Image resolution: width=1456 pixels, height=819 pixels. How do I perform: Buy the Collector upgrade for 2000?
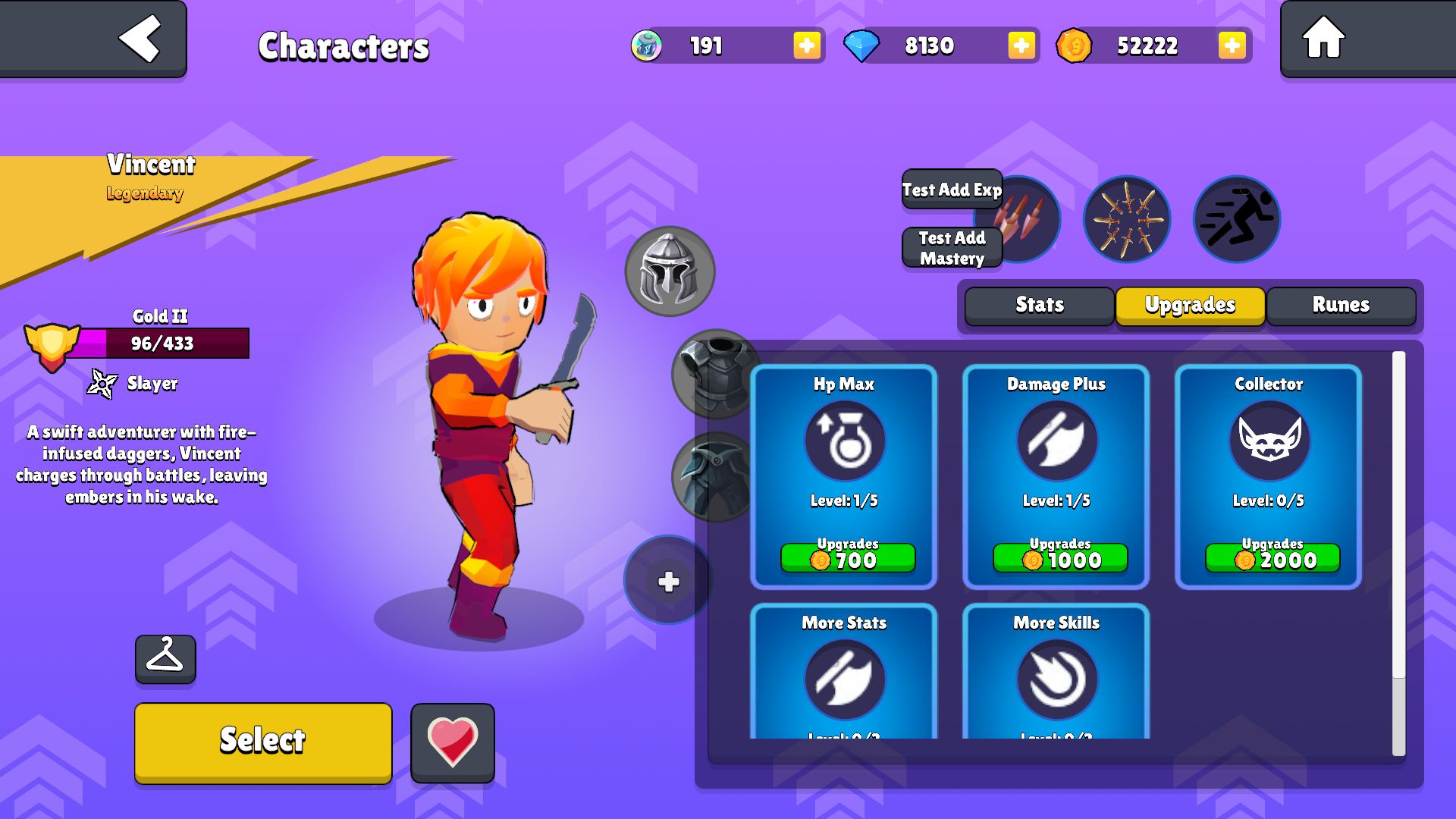1272,559
